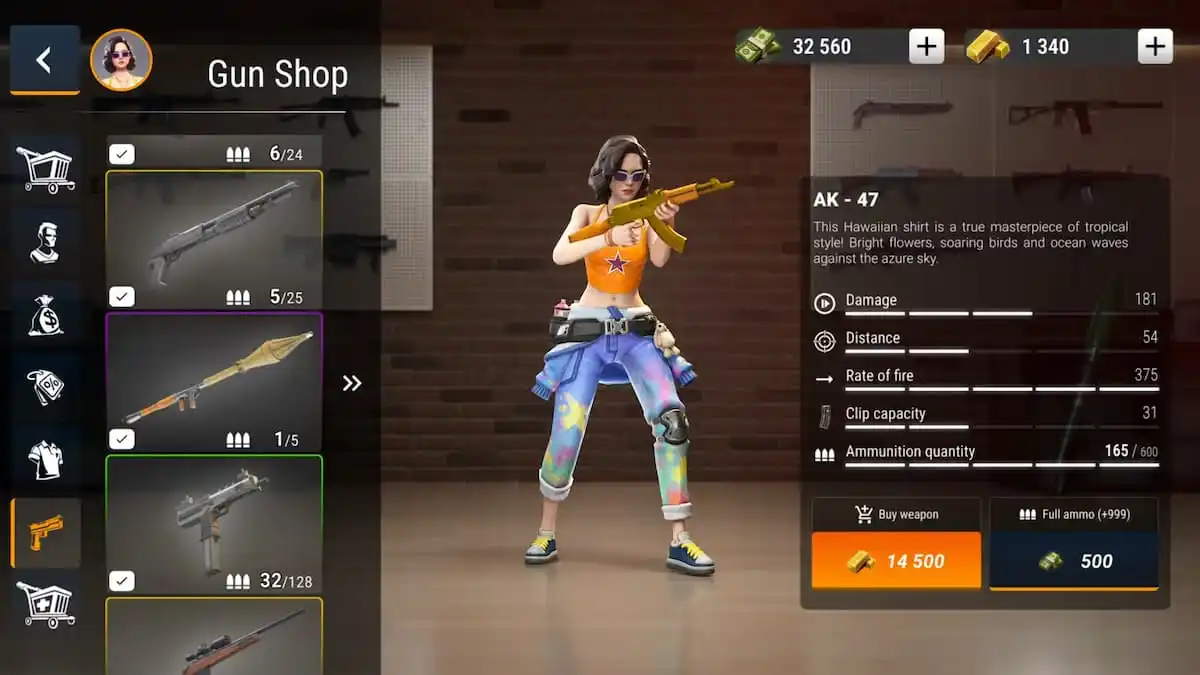This screenshot has width=1200, height=675.
Task: Buy the AK-47 for 14 500 gold
Action: tap(896, 560)
